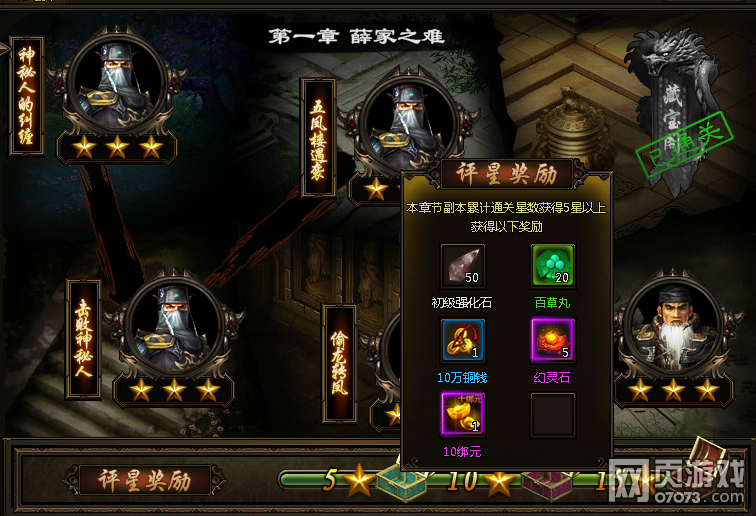
Task: Choose the 幻灵石 reward slot
Action: click(552, 341)
